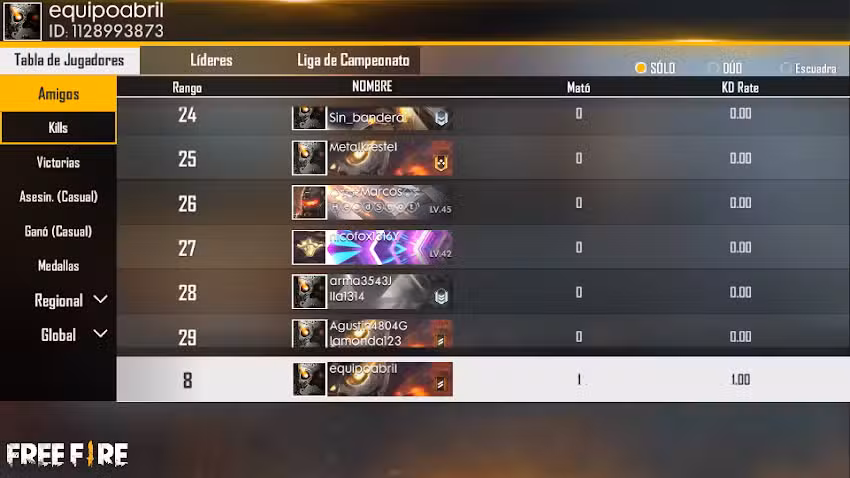Open the Líderes tab

pyautogui.click(x=211, y=60)
